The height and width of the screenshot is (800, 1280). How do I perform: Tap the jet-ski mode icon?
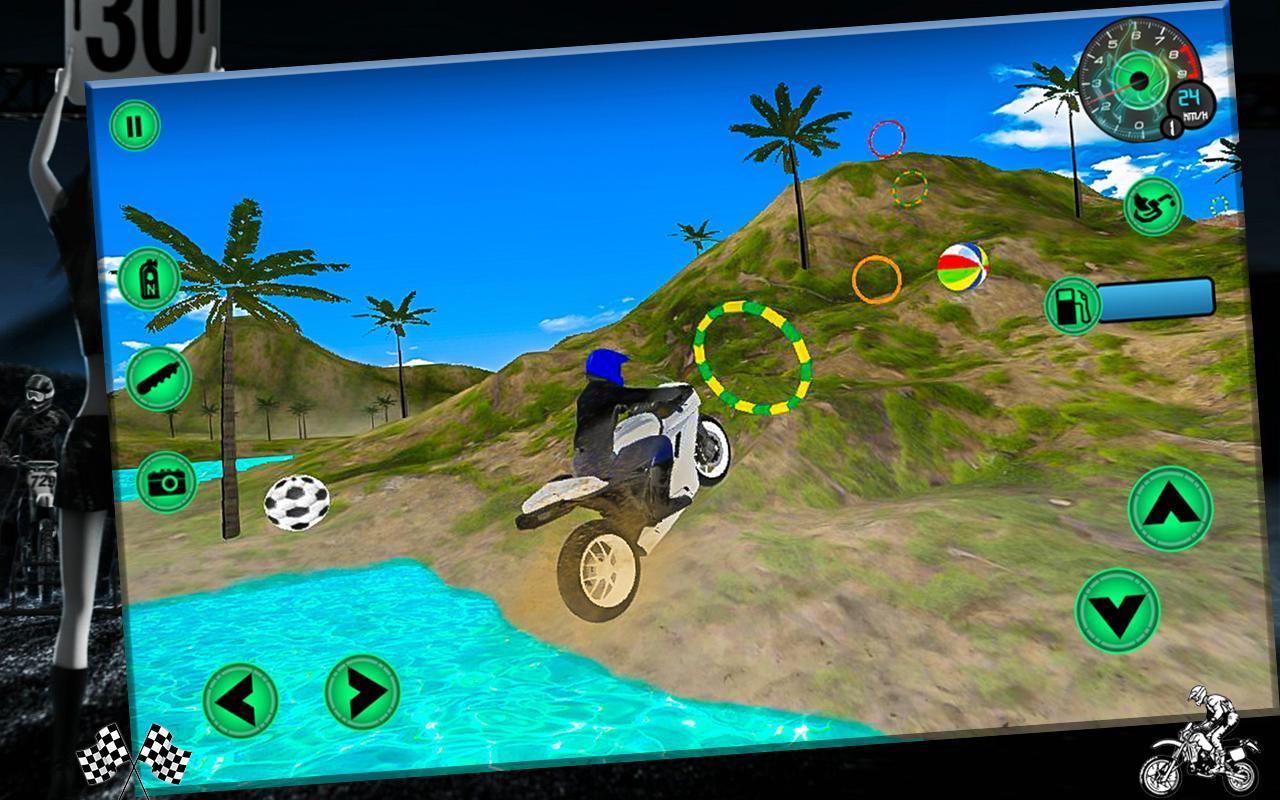[x=1151, y=203]
